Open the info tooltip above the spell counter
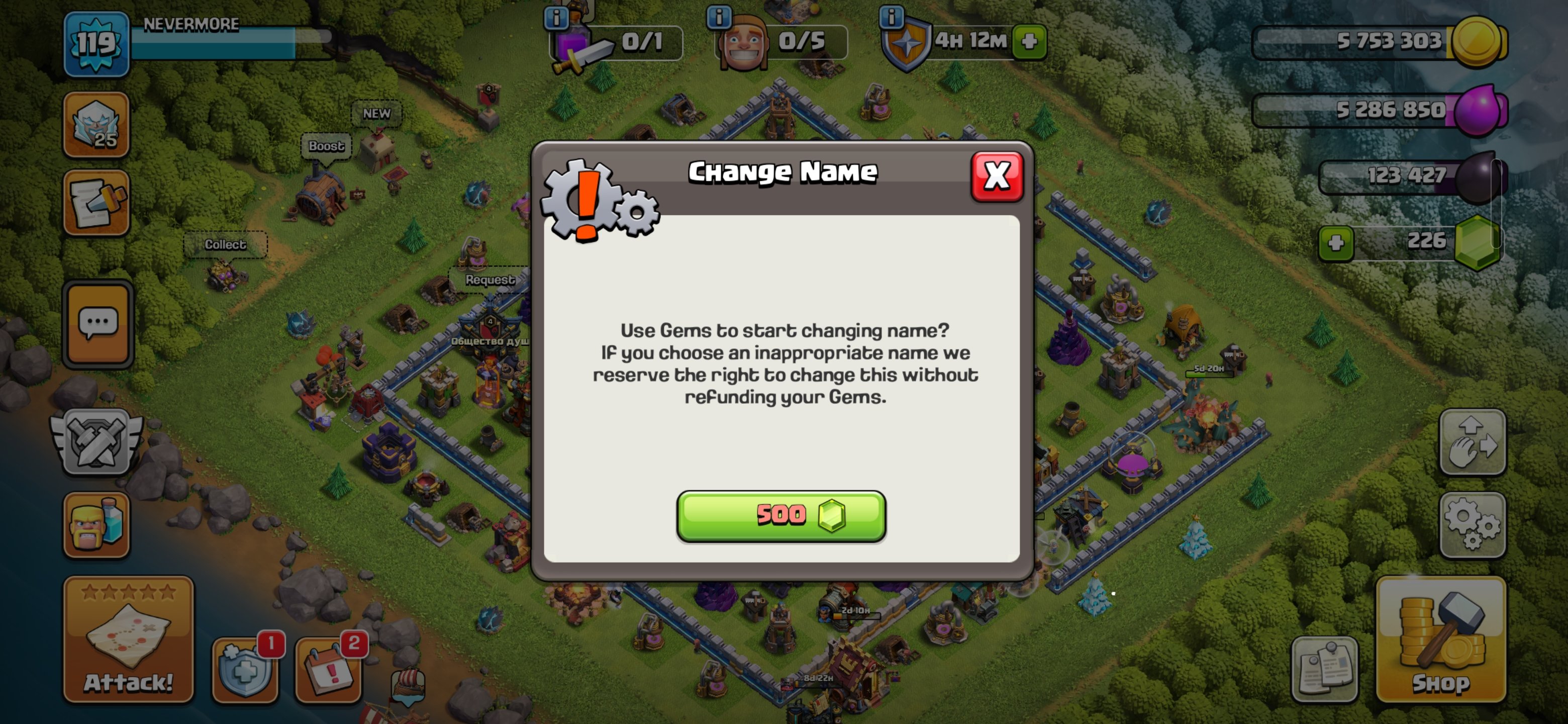 [x=556, y=18]
